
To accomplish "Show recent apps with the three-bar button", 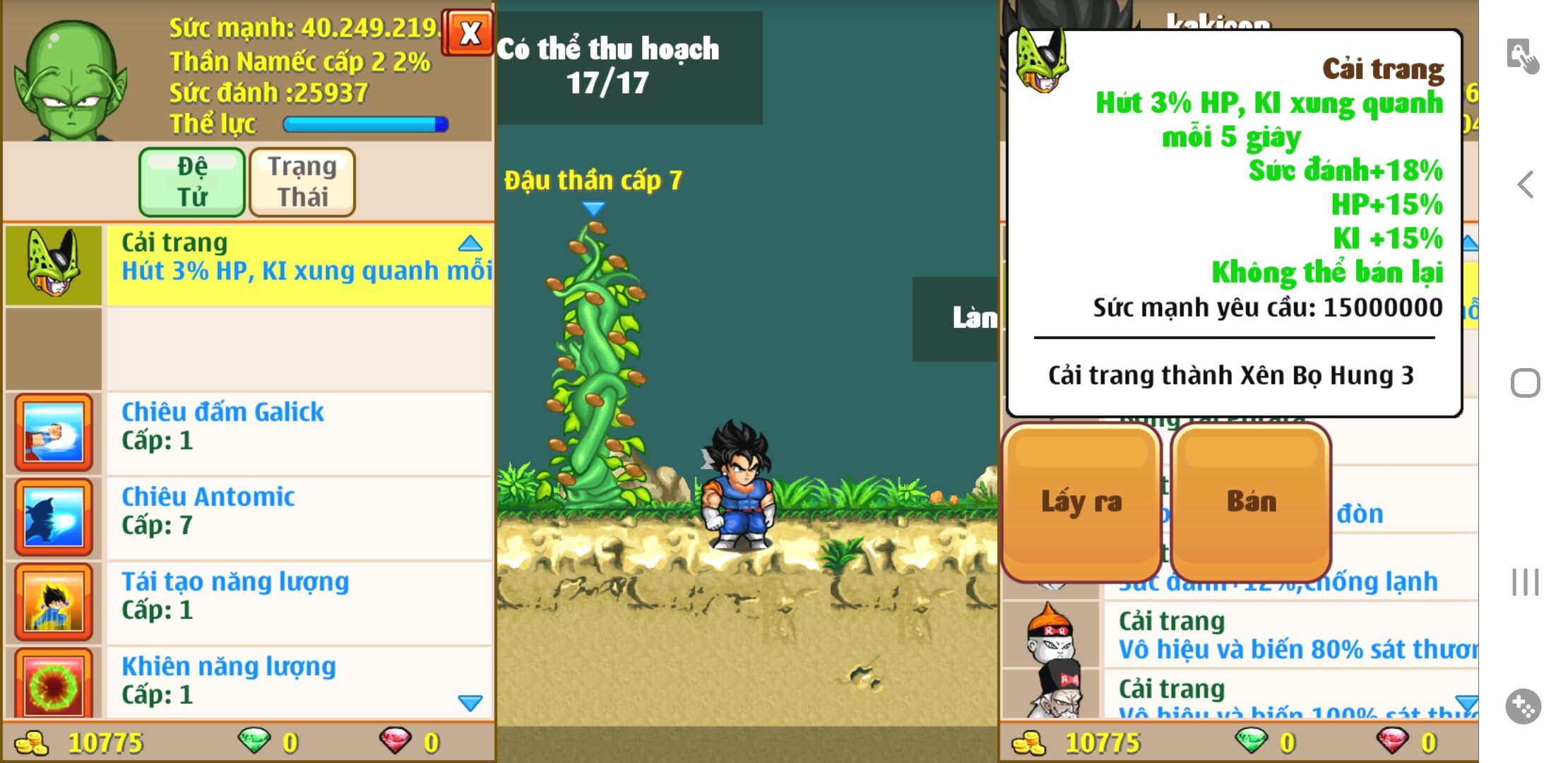I will (1525, 582).
